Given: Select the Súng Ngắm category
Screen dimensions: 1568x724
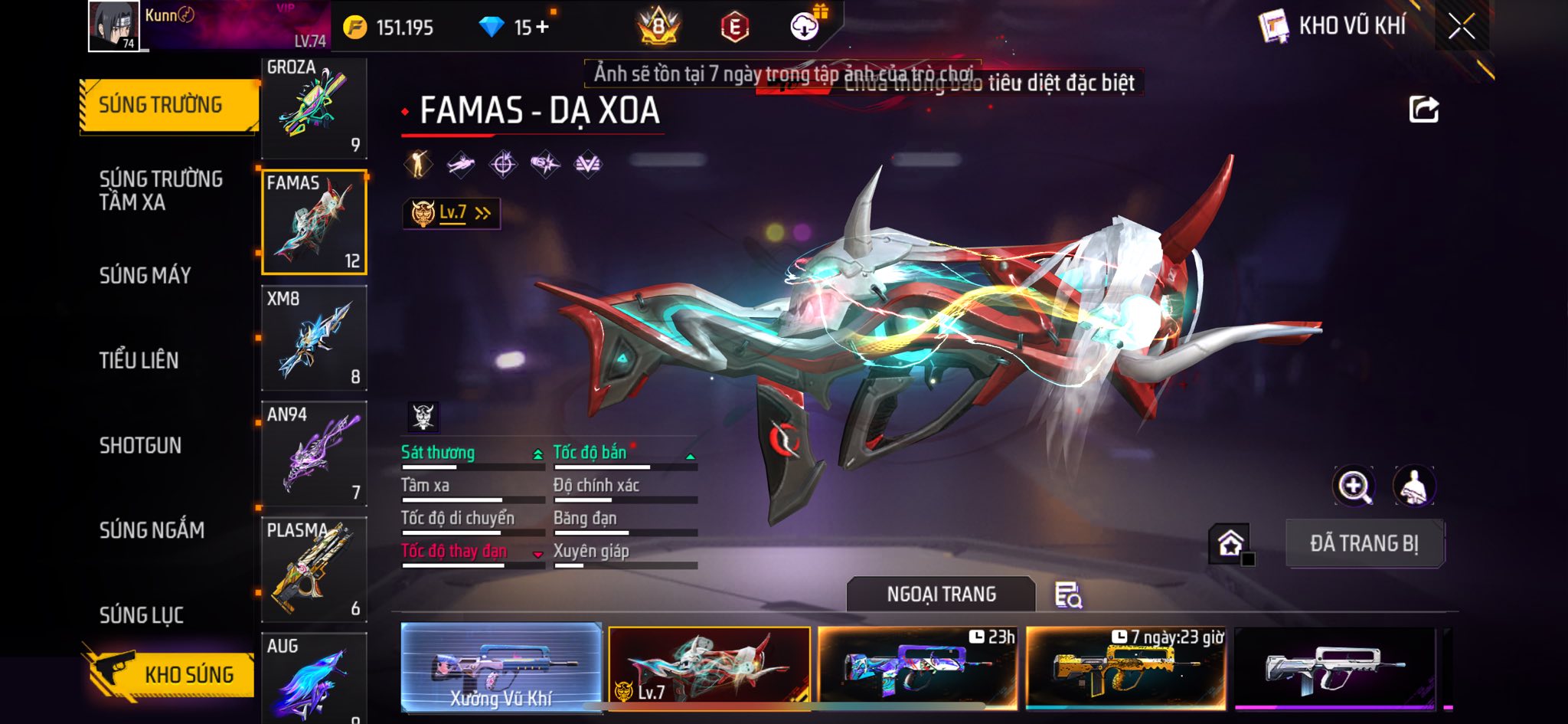Looking at the screenshot, I should 152,530.
